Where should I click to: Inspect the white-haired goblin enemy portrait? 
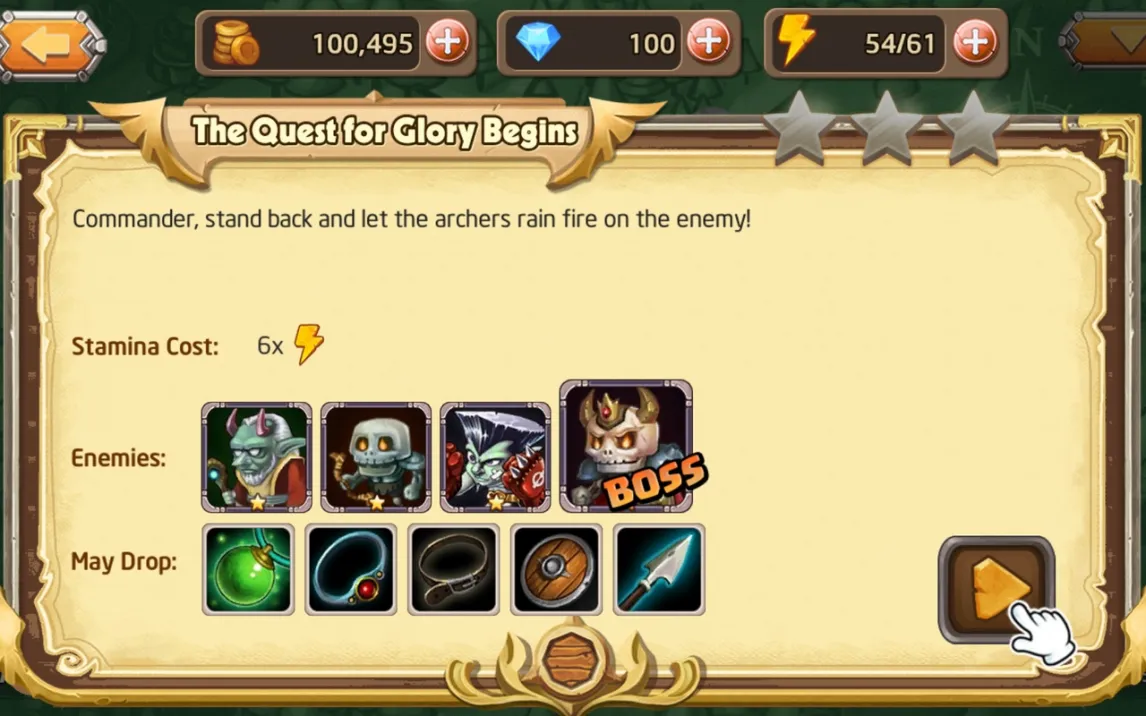click(495, 458)
